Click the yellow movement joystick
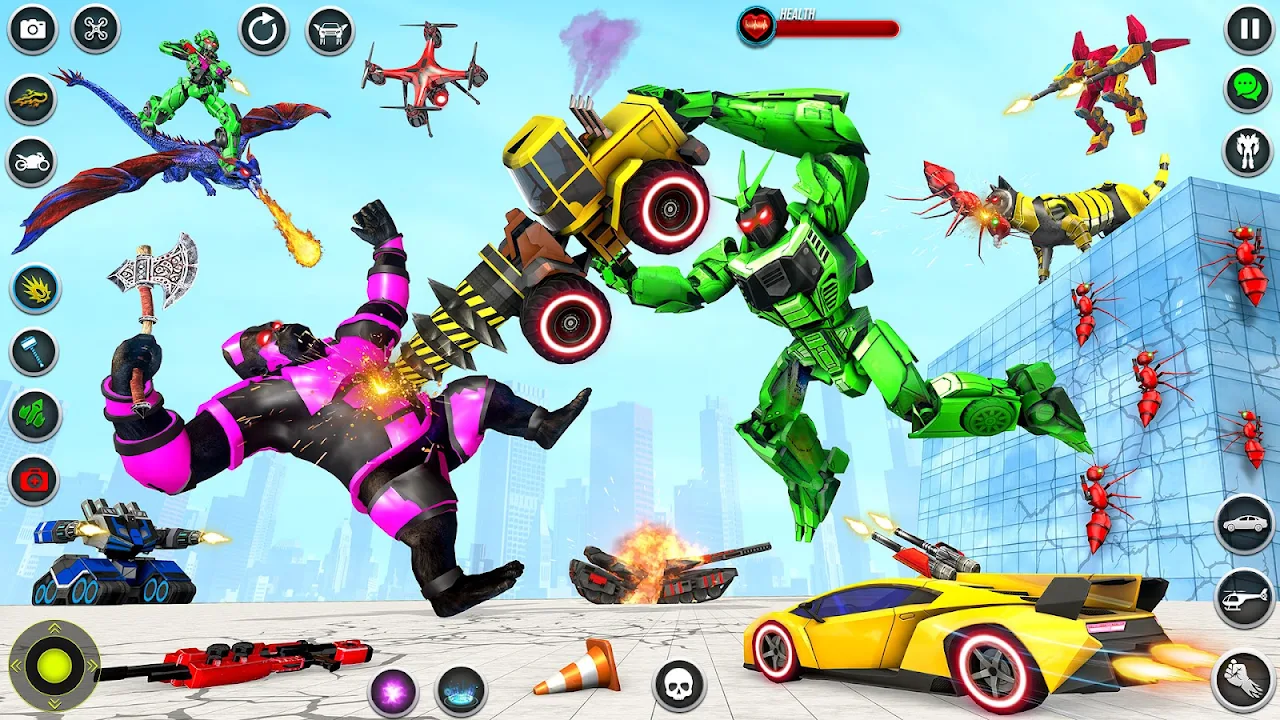The image size is (1280, 720). coord(54,665)
